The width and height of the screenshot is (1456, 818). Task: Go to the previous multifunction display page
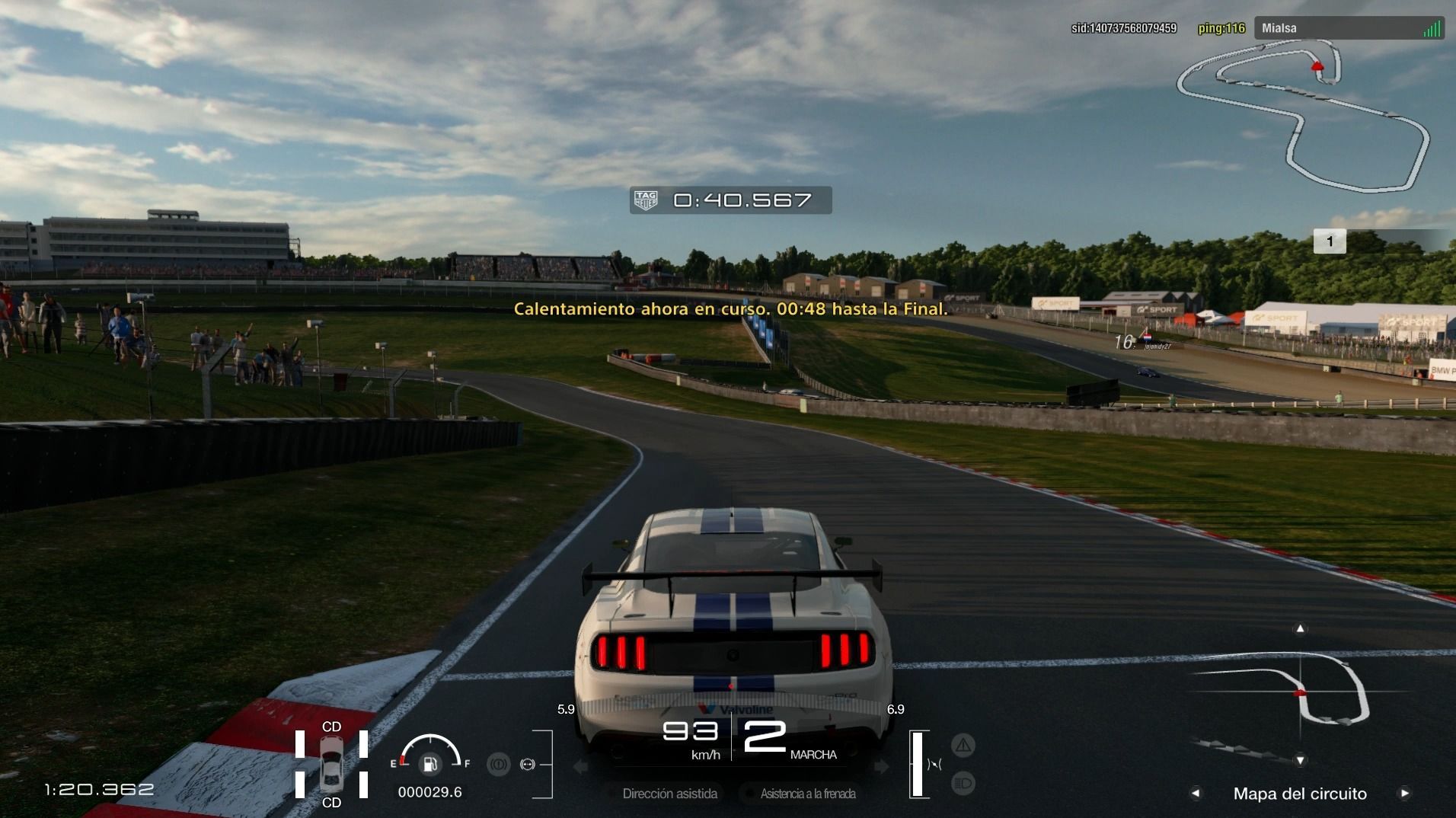[1196, 794]
